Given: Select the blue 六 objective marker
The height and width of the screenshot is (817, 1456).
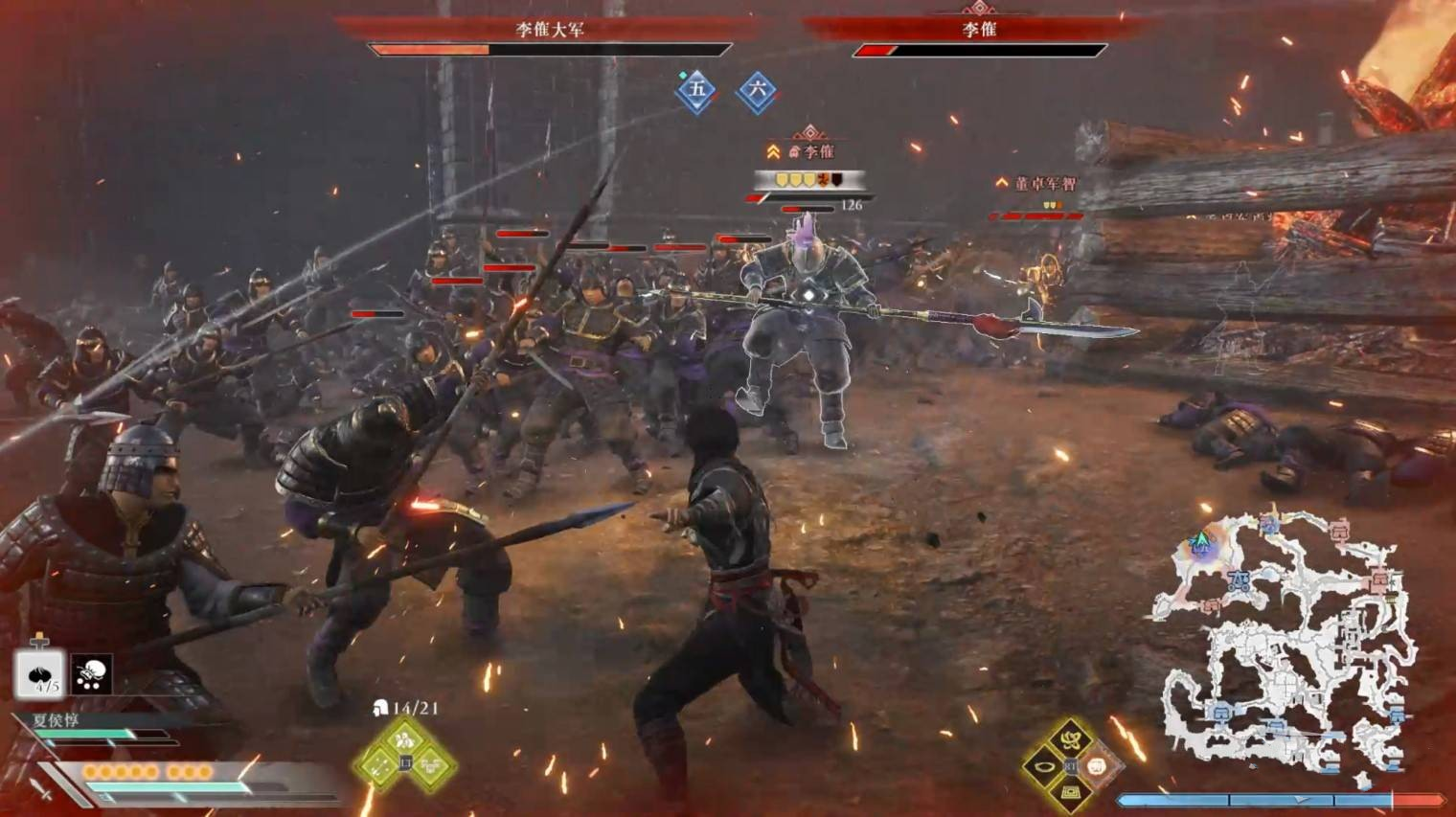Looking at the screenshot, I should [x=757, y=91].
